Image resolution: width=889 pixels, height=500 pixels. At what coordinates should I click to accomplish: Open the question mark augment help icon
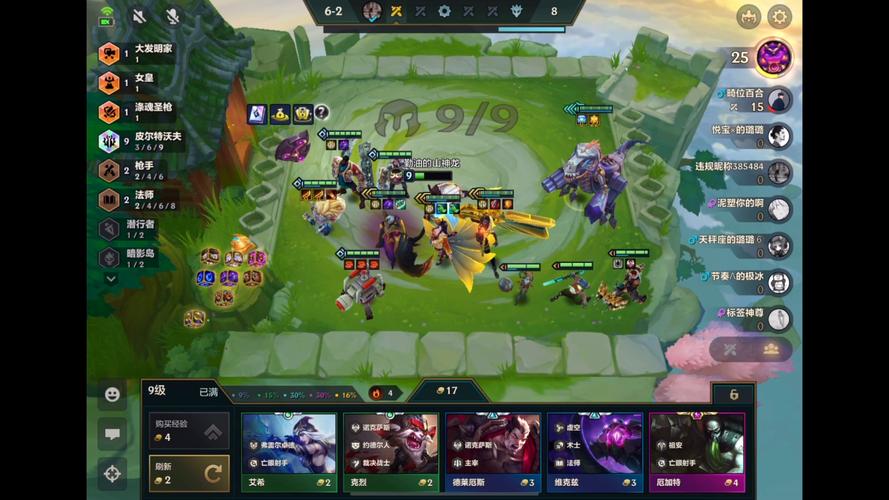click(x=322, y=113)
